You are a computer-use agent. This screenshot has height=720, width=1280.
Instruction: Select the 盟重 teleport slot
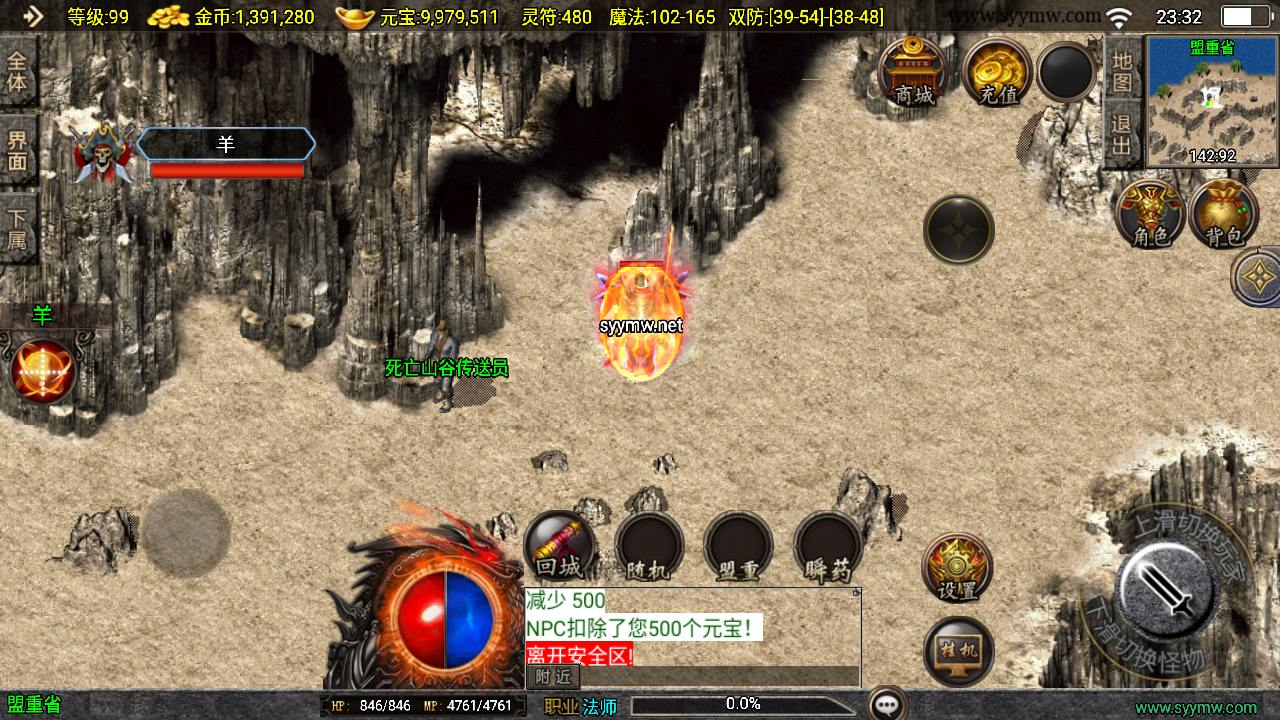click(738, 546)
